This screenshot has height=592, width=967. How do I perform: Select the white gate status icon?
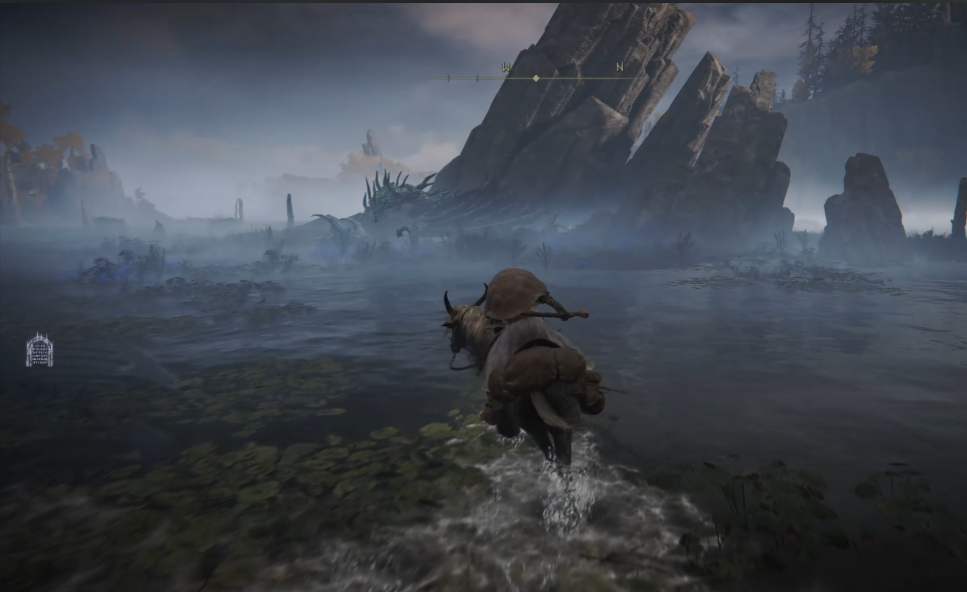coord(39,350)
